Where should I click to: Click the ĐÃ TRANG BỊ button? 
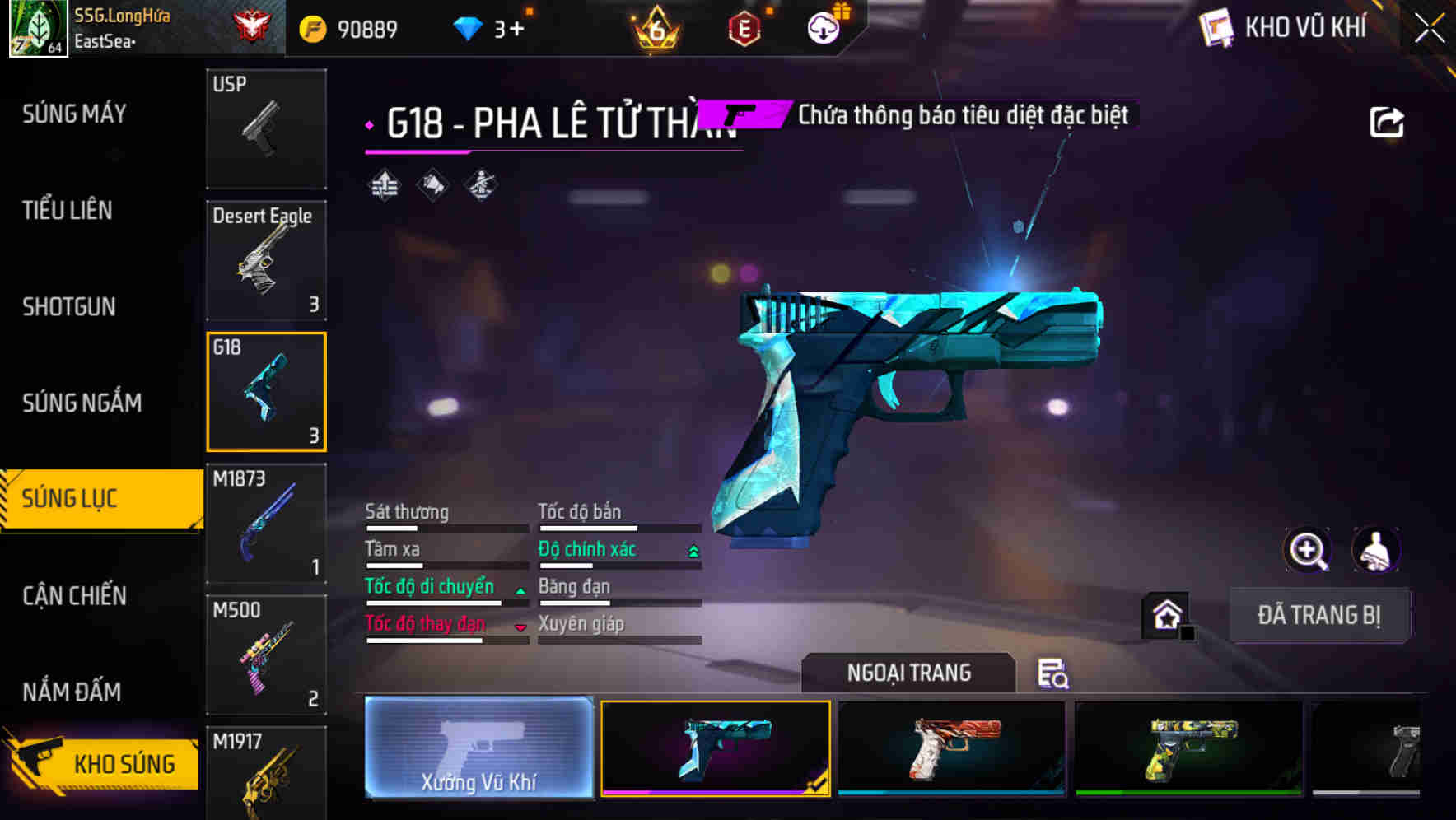tap(1319, 615)
